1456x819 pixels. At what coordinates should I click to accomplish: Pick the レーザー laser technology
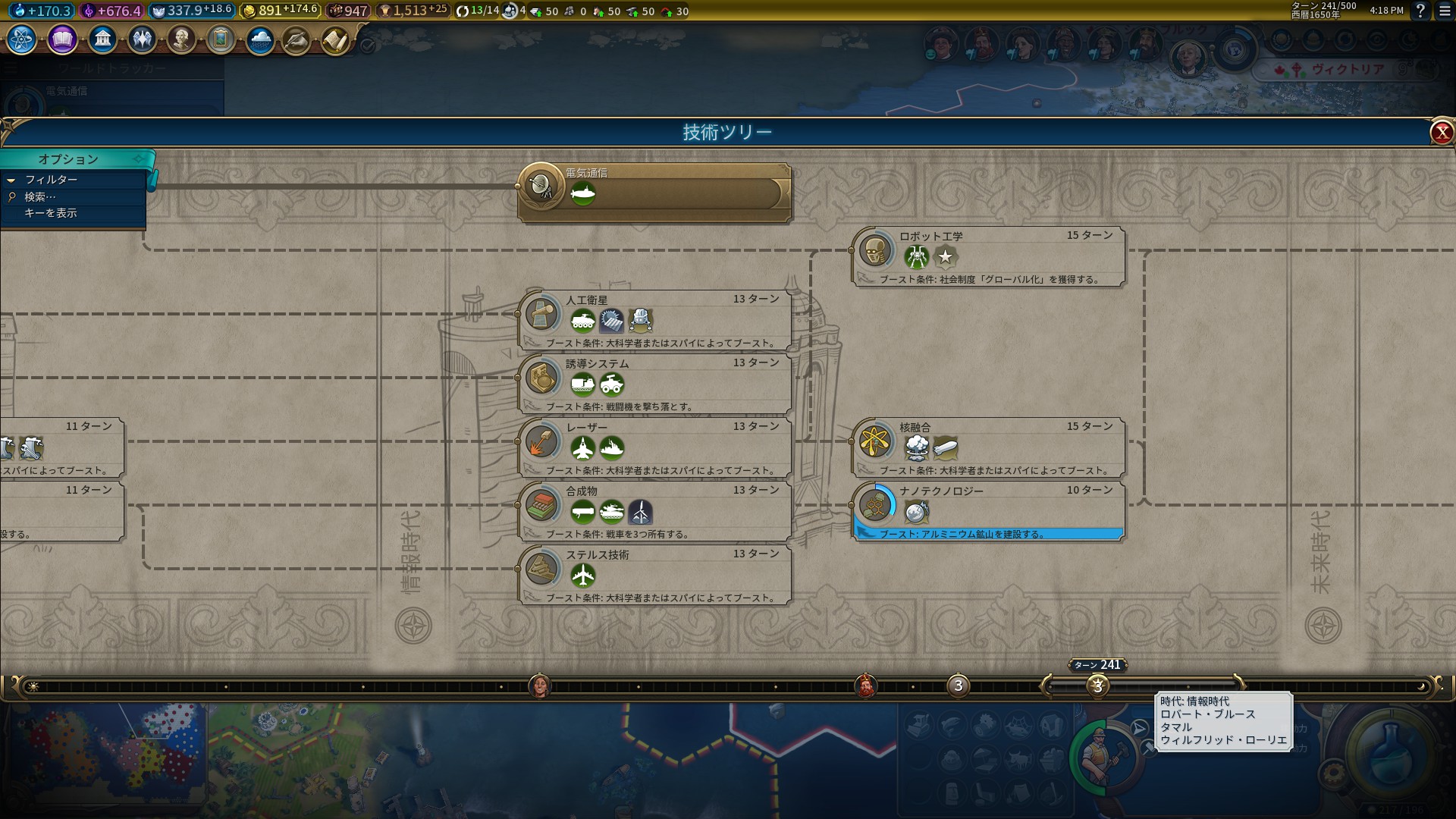[x=654, y=447]
